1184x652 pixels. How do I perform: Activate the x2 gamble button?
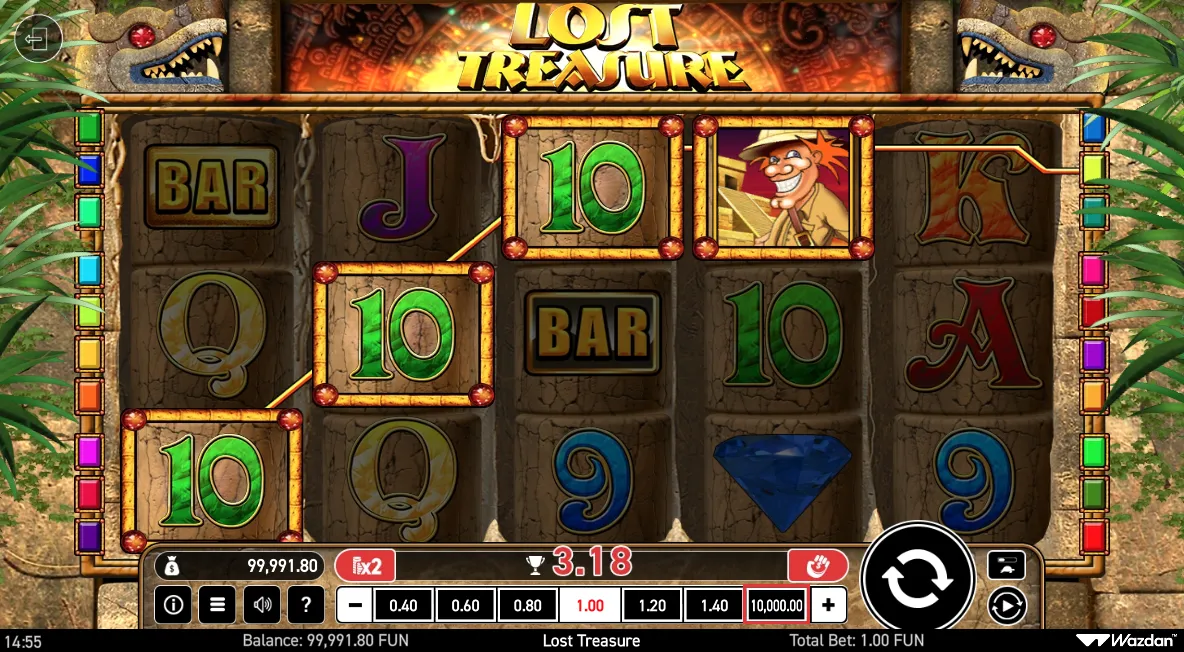tap(364, 566)
